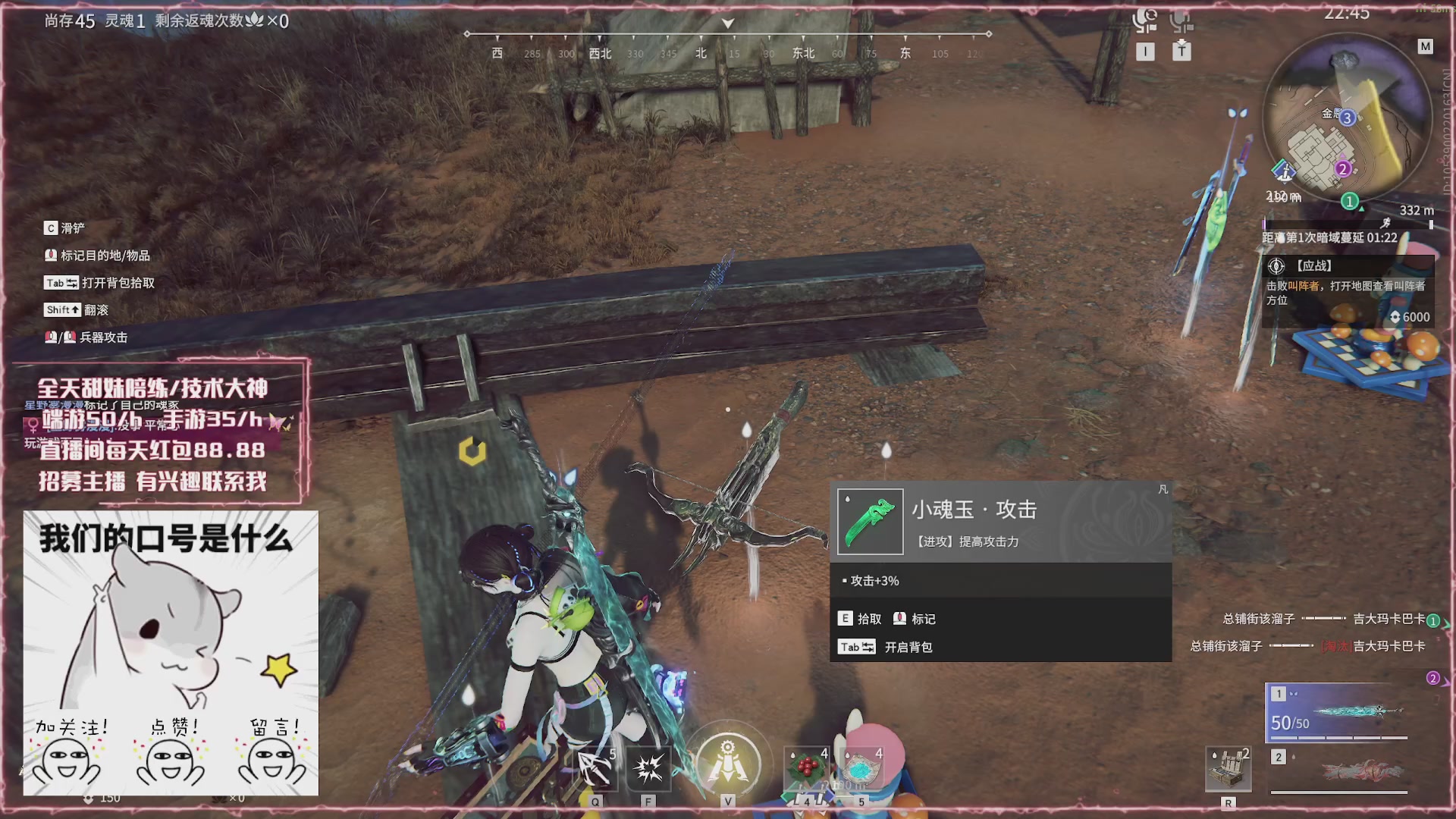The height and width of the screenshot is (819, 1456).
Task: Select weapon slot 1 with the cyan blade
Action: click(x=1338, y=712)
